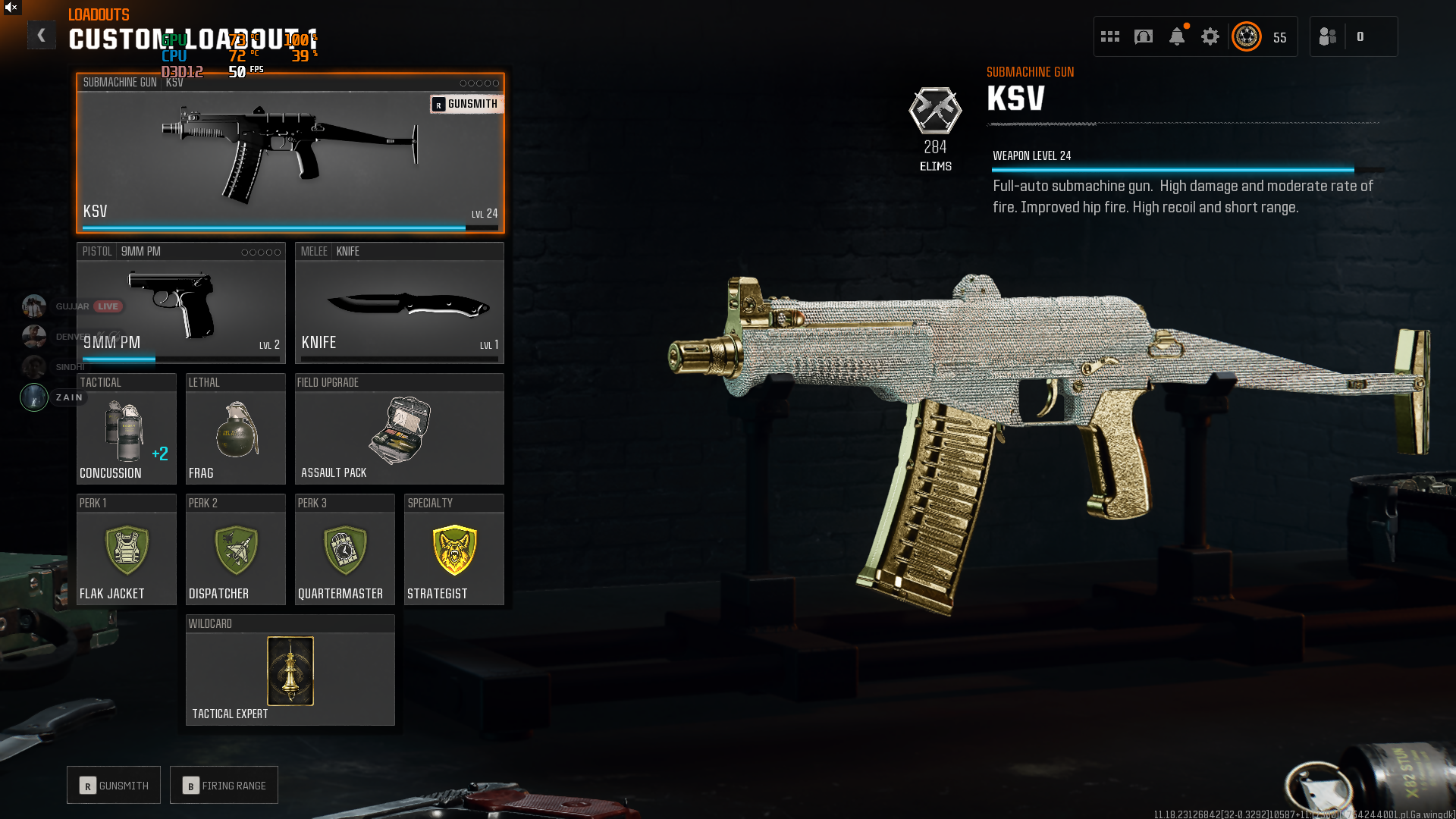Click the muted speaker icon
The height and width of the screenshot is (819, 1456).
(x=11, y=8)
